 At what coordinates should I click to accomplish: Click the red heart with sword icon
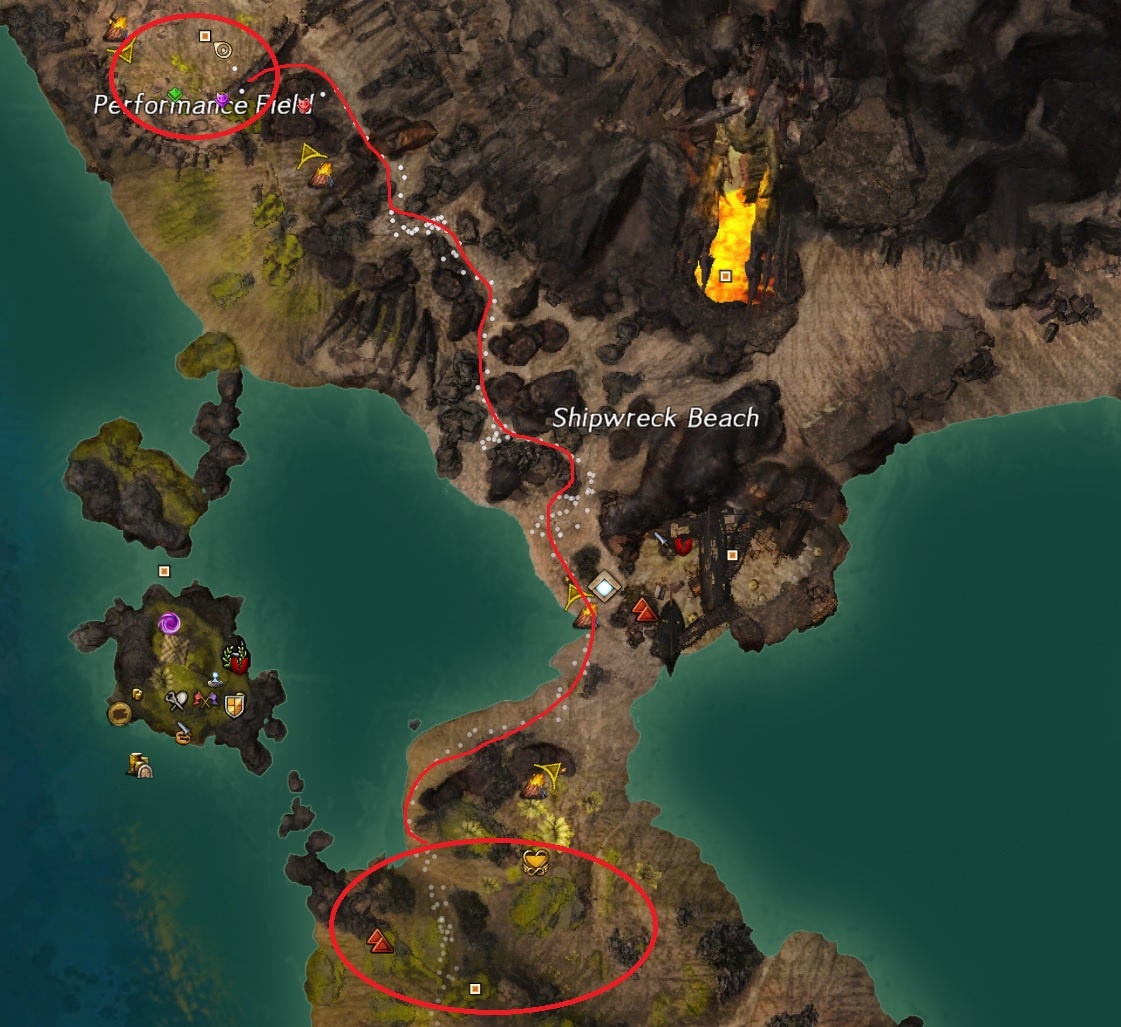tap(683, 545)
